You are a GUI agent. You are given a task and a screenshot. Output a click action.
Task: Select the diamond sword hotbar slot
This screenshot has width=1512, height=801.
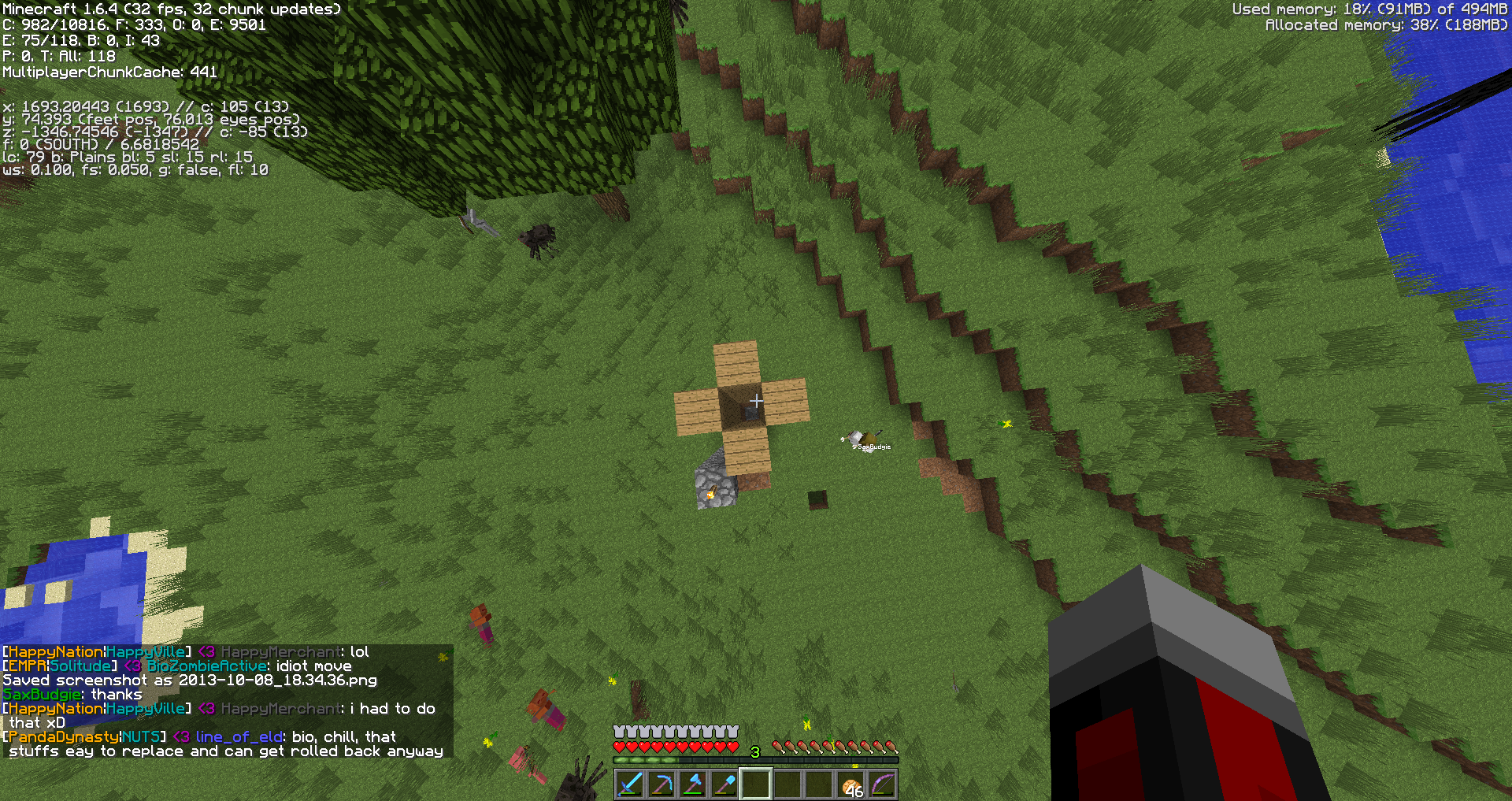click(630, 784)
